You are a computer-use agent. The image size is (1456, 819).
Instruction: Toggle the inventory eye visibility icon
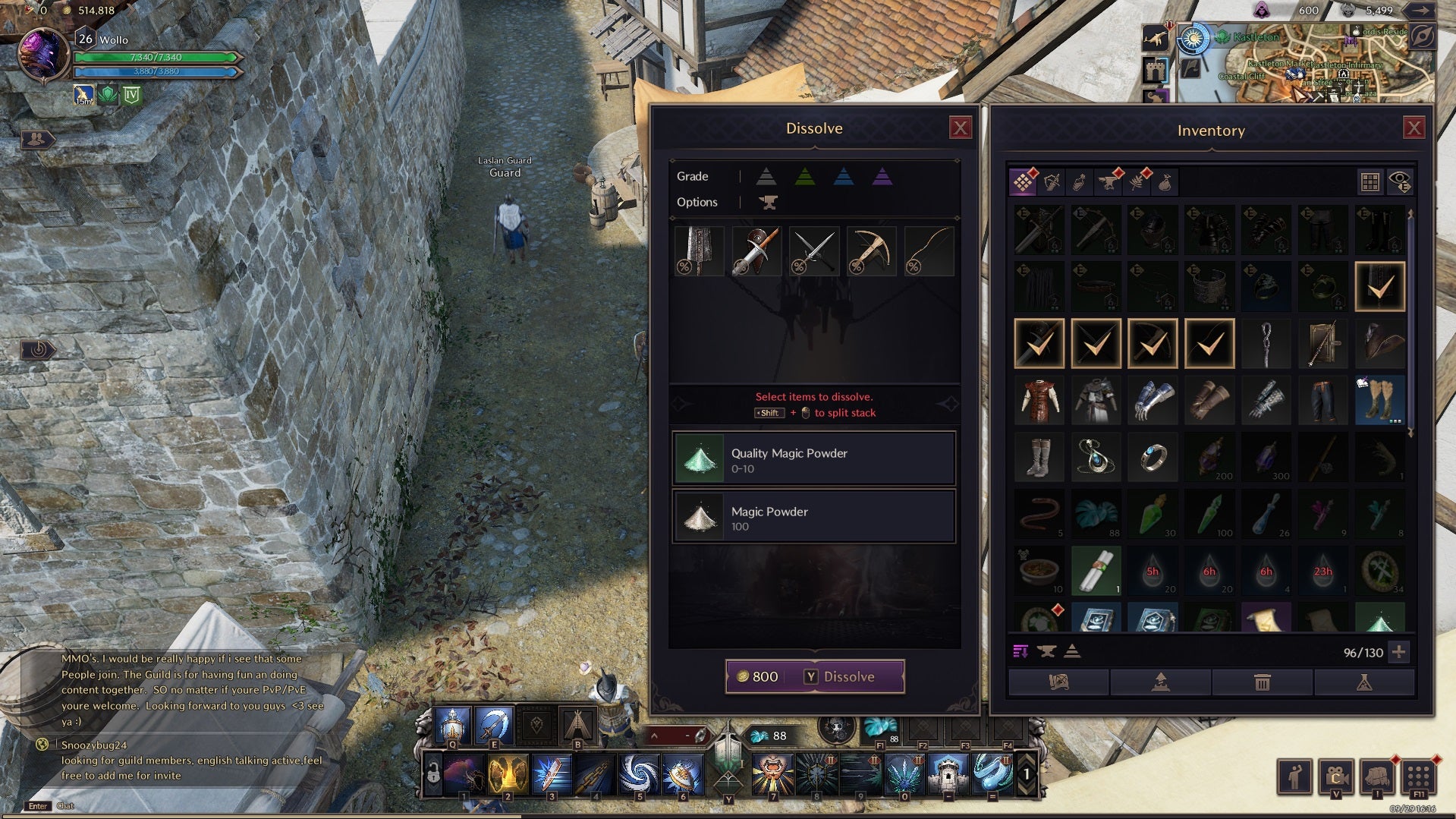(1399, 181)
